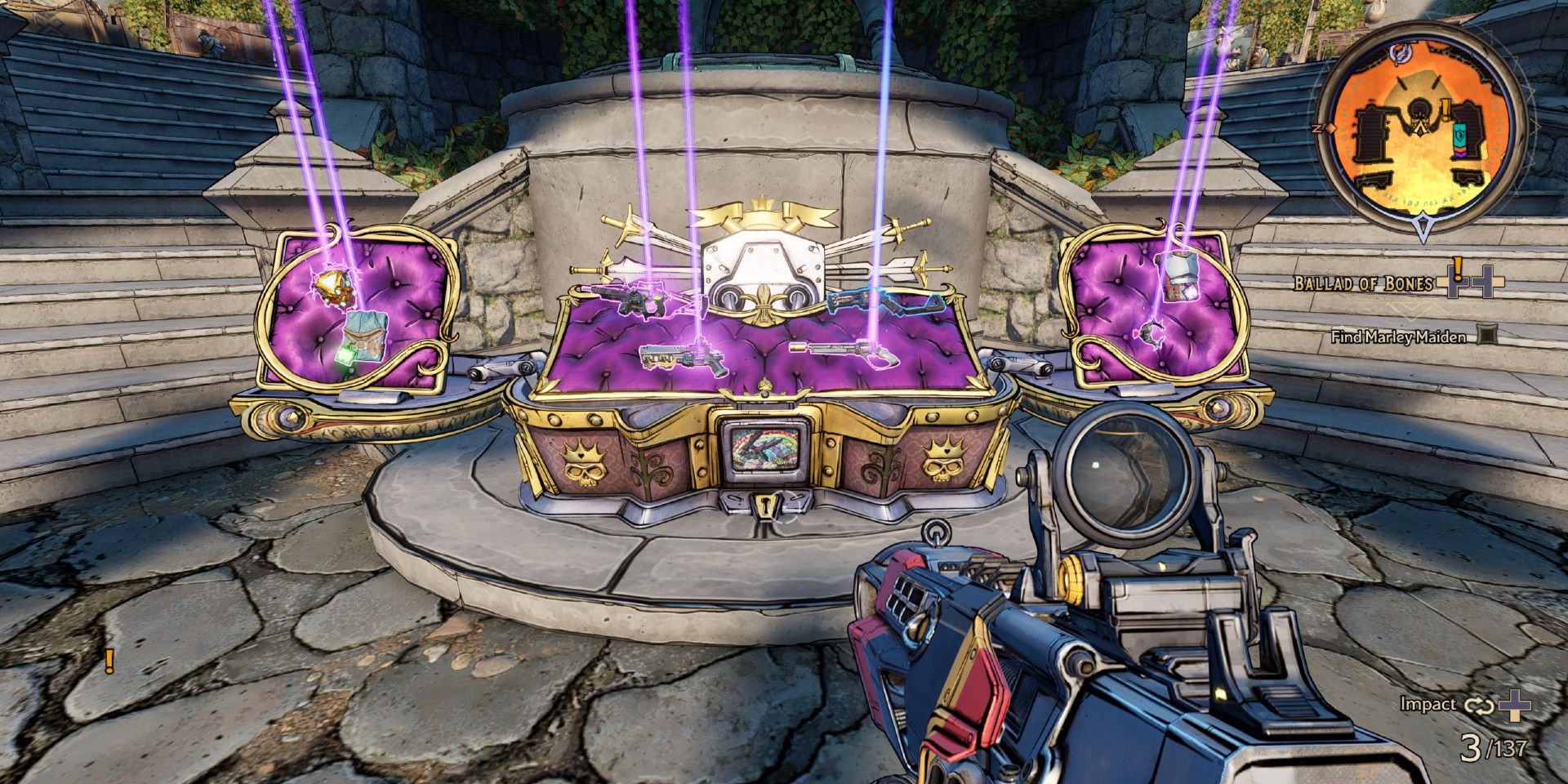Click the Find Marley Maiden objective

coord(1396,336)
